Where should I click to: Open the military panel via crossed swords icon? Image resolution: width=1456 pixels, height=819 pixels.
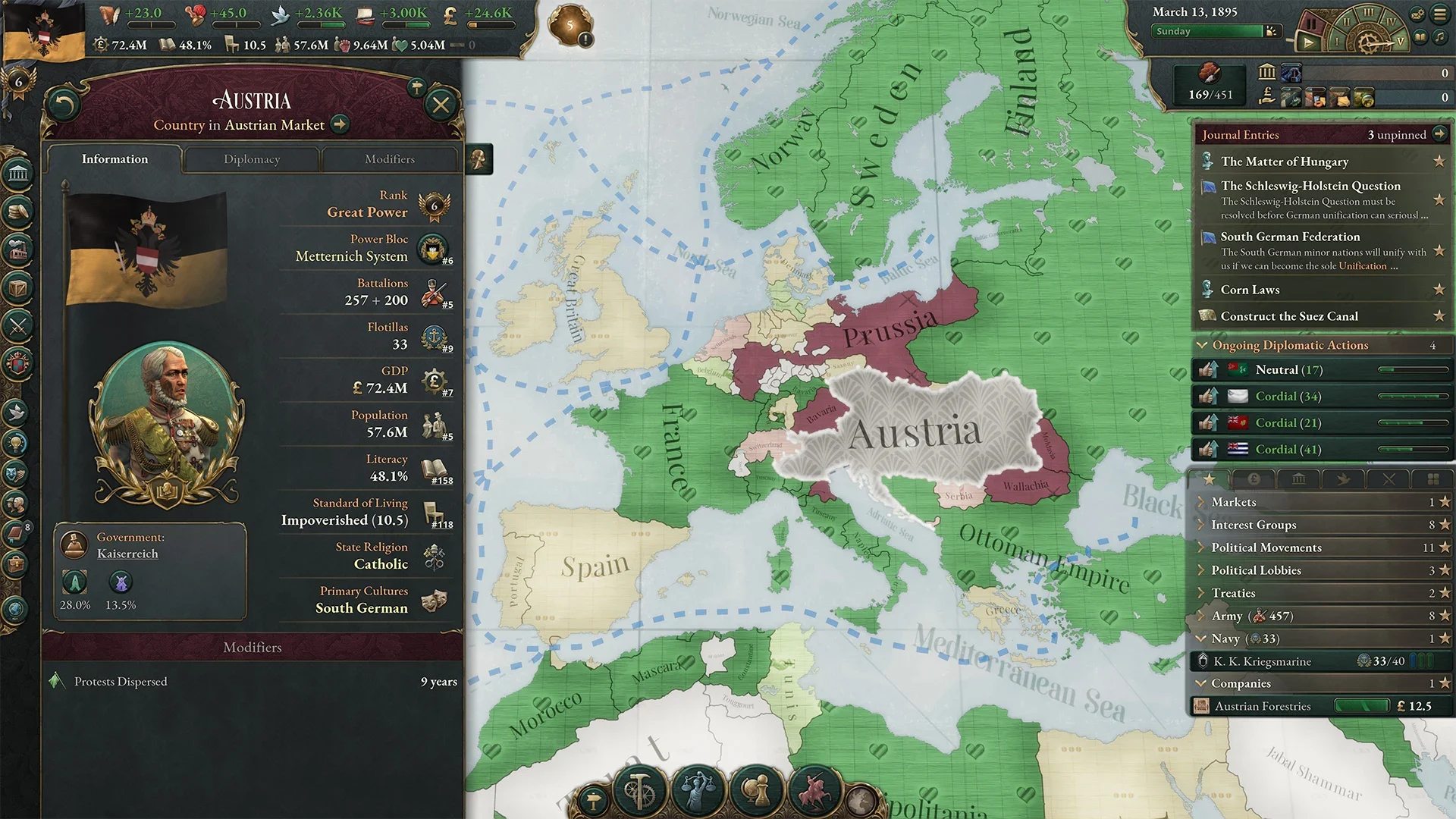(x=17, y=325)
